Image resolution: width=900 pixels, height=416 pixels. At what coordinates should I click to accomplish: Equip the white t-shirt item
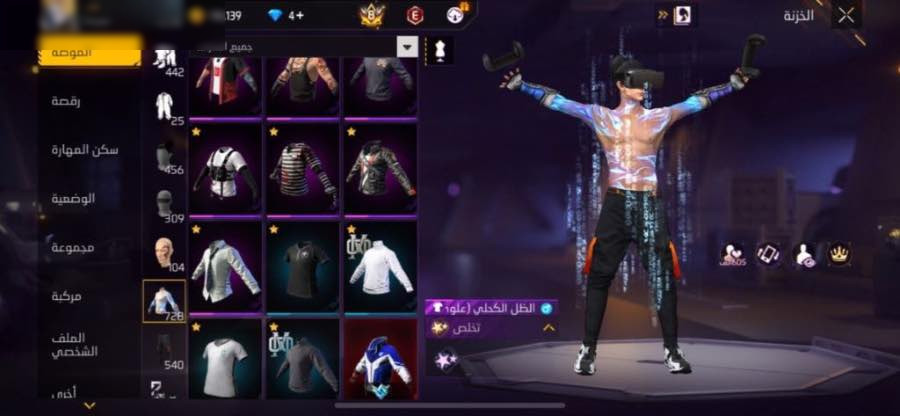[x=224, y=354]
